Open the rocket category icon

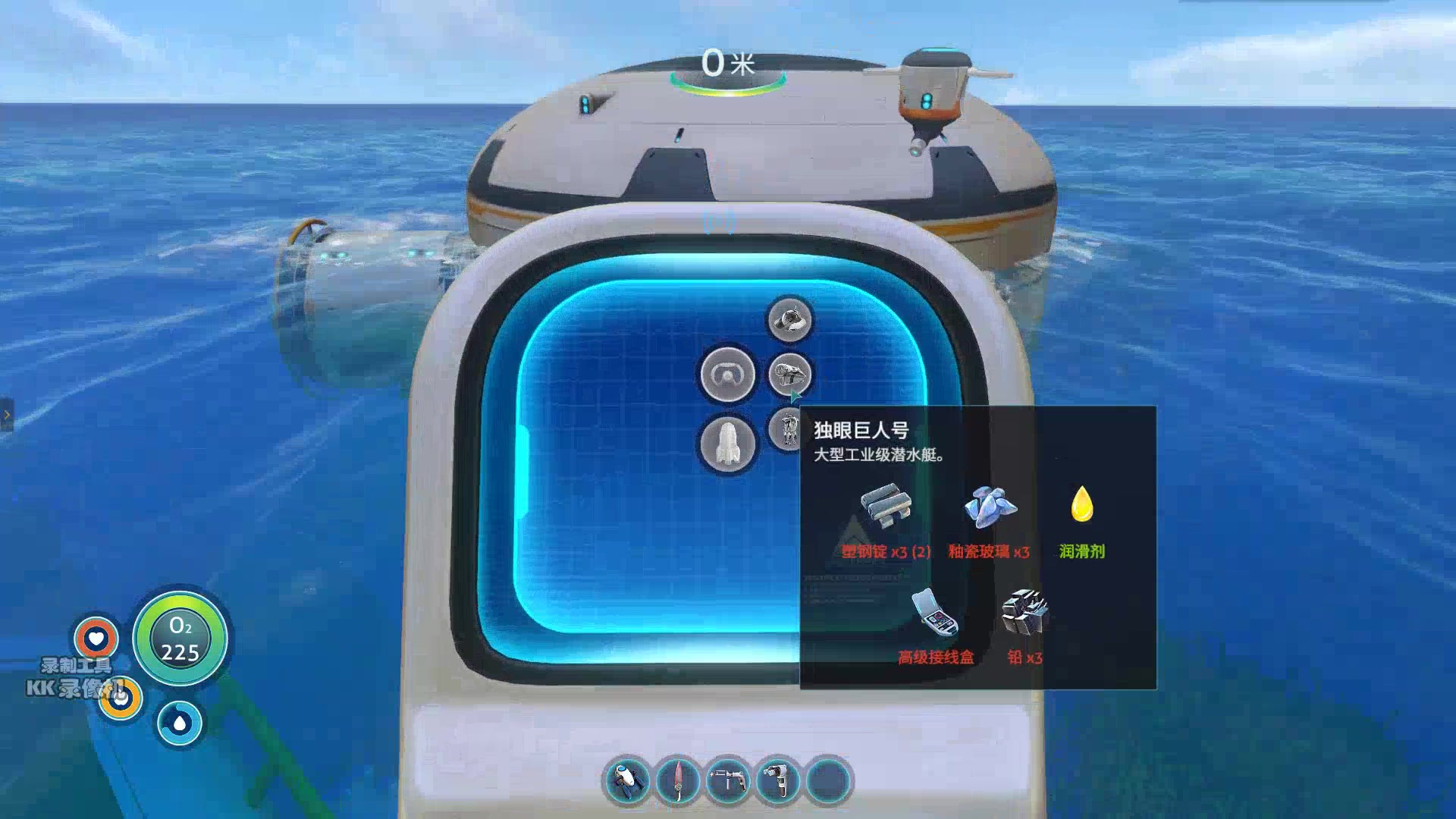(x=727, y=444)
